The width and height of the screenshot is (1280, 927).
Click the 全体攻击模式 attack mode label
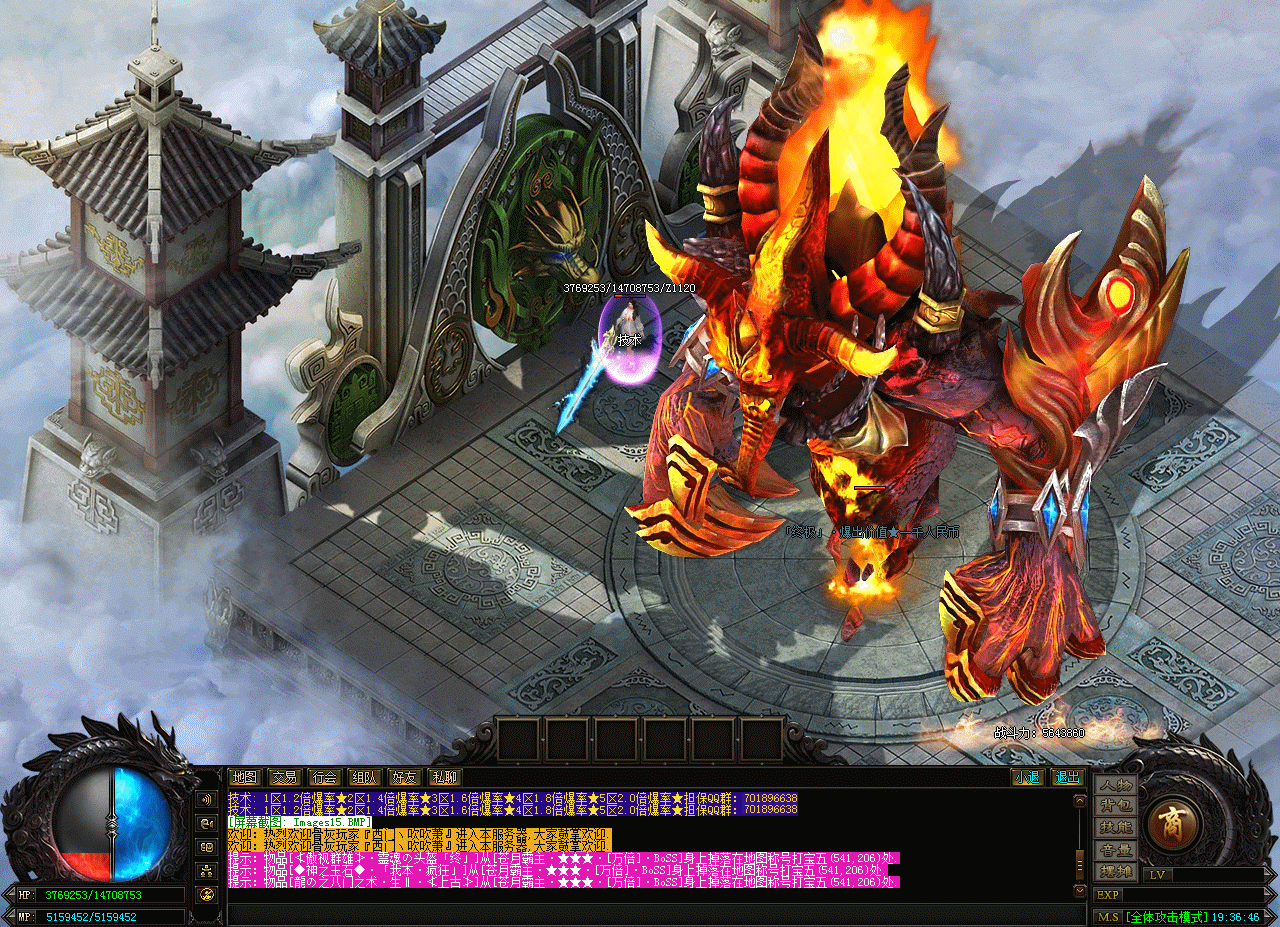[x=1167, y=916]
